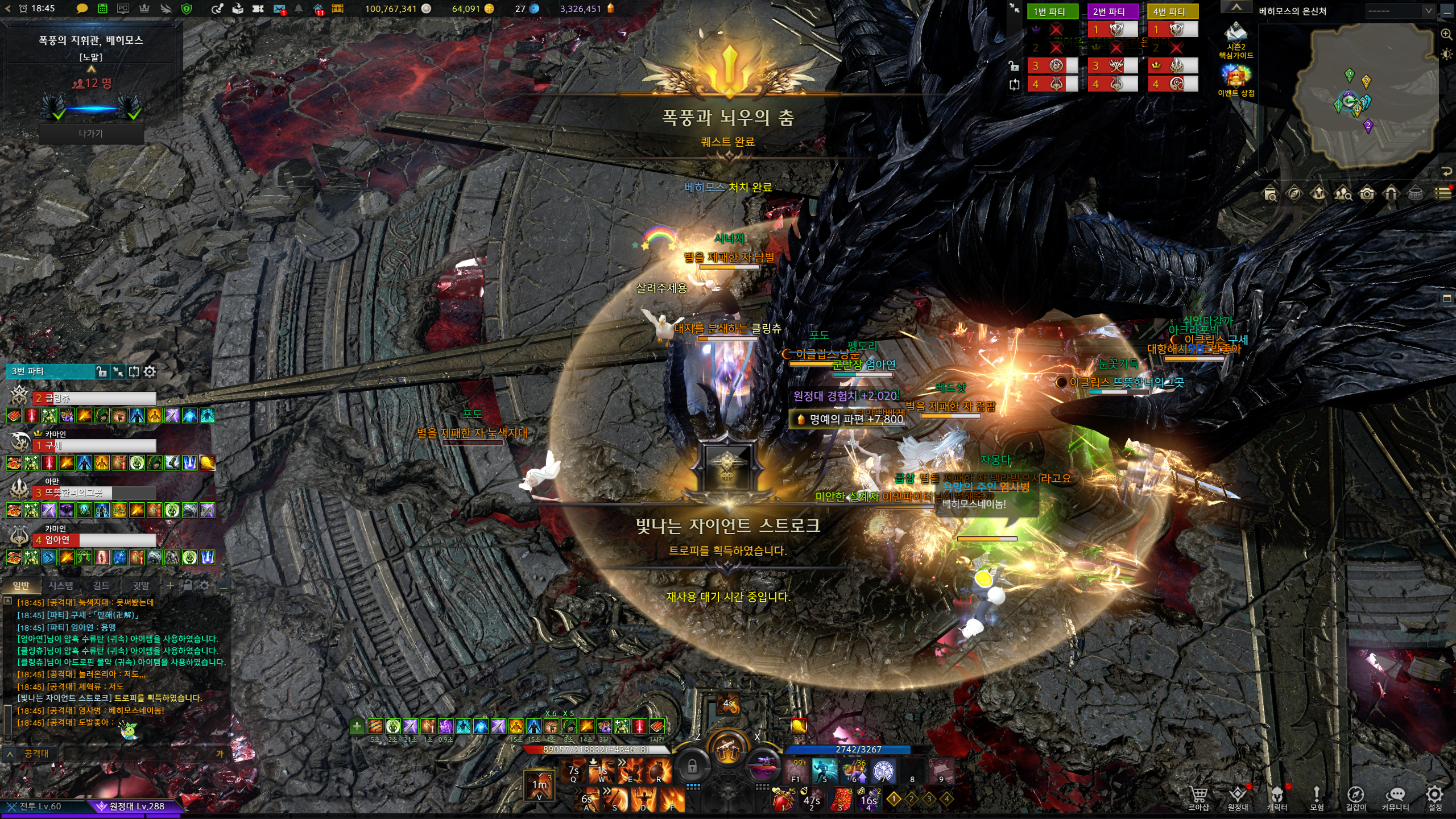Click the camera screenshot icon under minimap
The image size is (1456, 819).
pos(1367,194)
